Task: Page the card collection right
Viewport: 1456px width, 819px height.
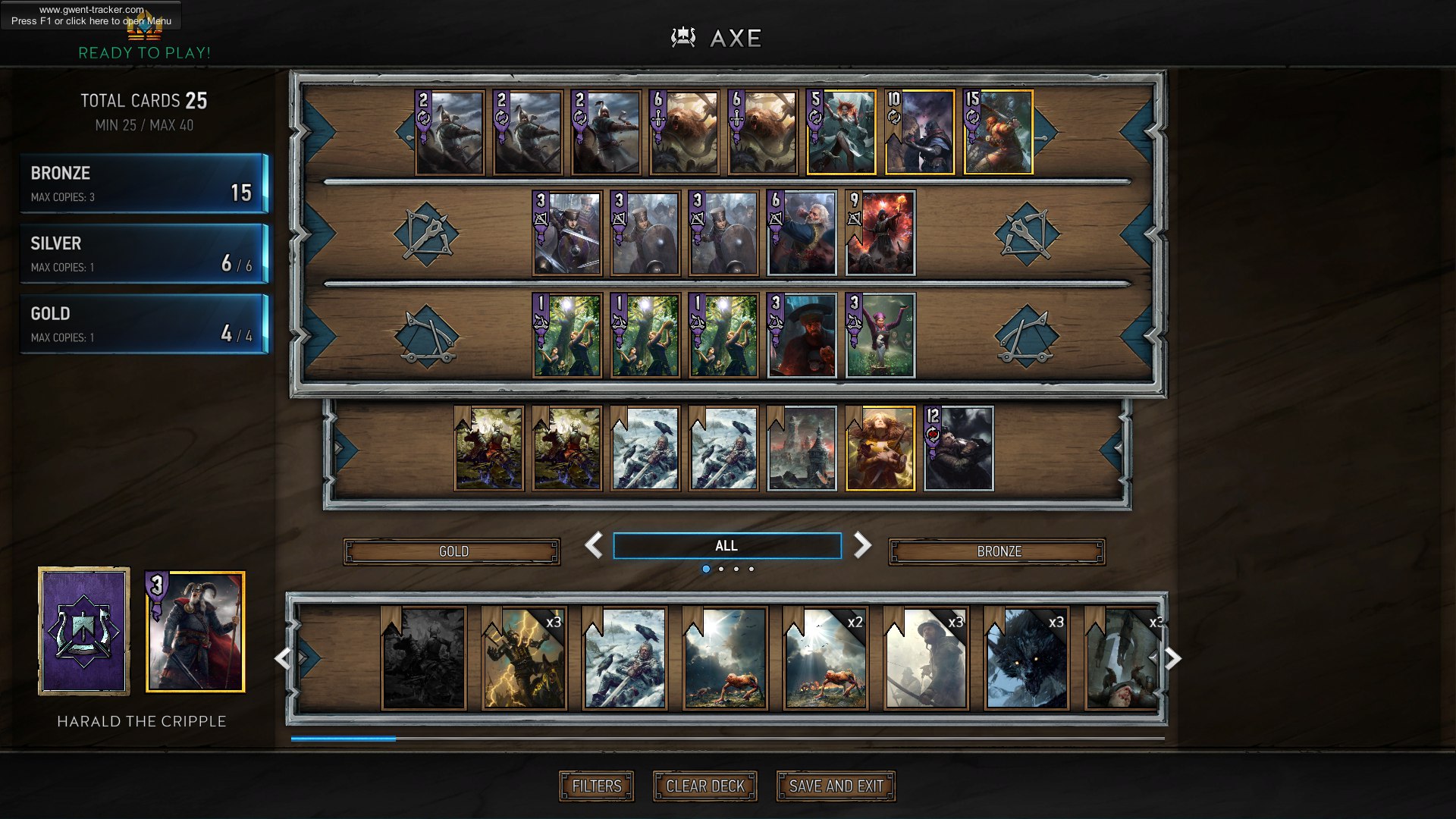Action: [1172, 658]
